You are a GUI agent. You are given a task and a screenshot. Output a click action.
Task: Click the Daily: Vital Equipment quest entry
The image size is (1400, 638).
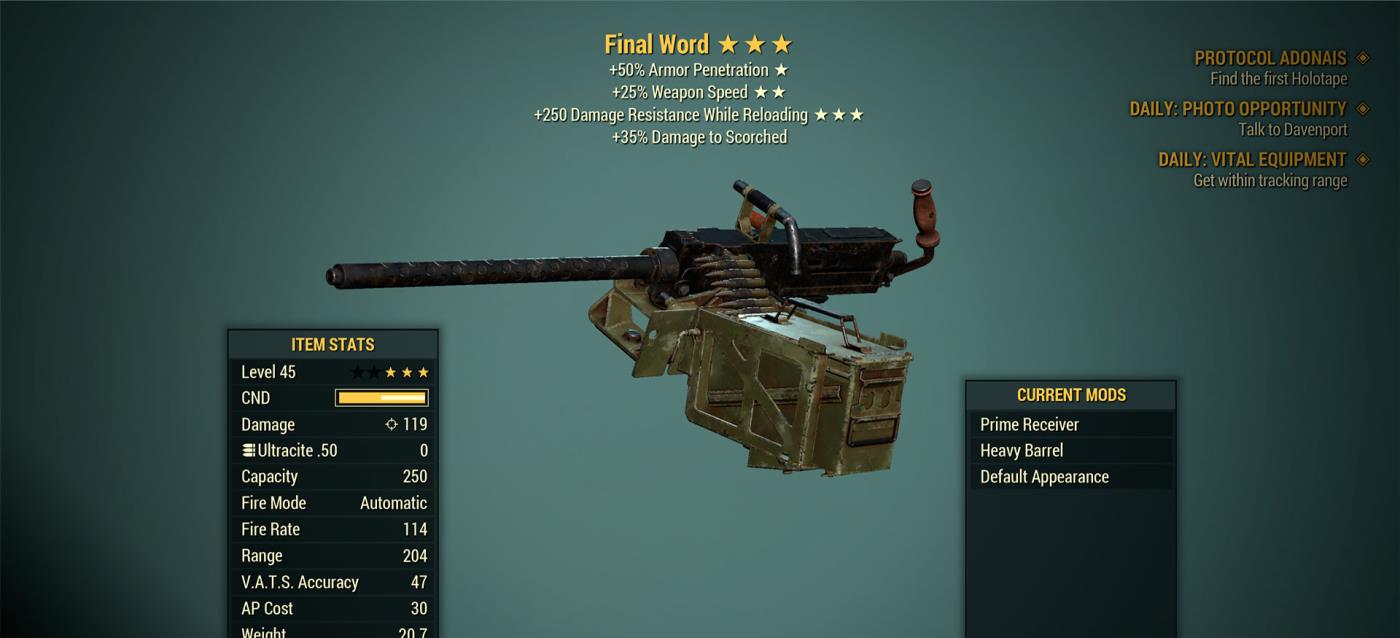coord(1252,160)
